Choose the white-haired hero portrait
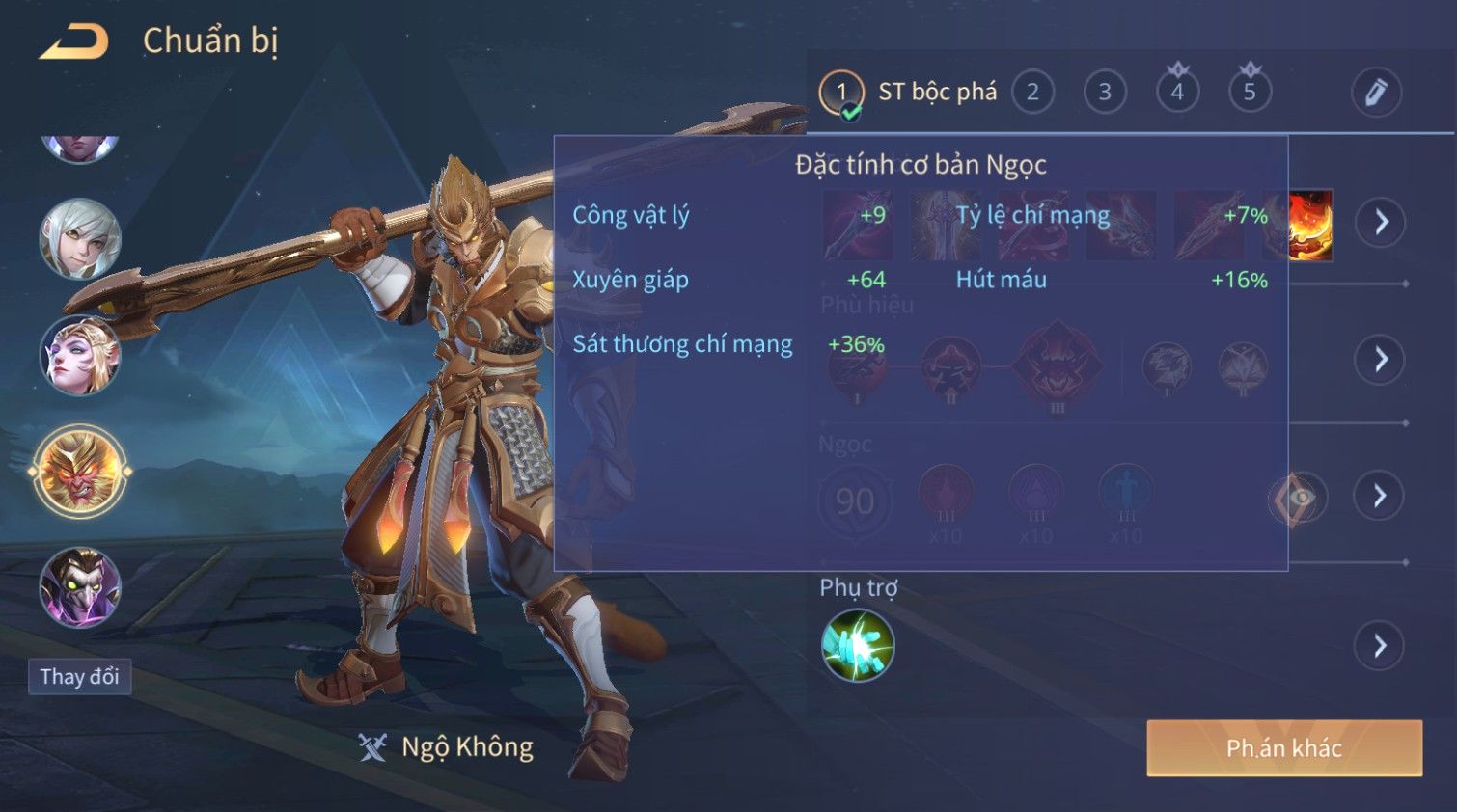 click(80, 239)
